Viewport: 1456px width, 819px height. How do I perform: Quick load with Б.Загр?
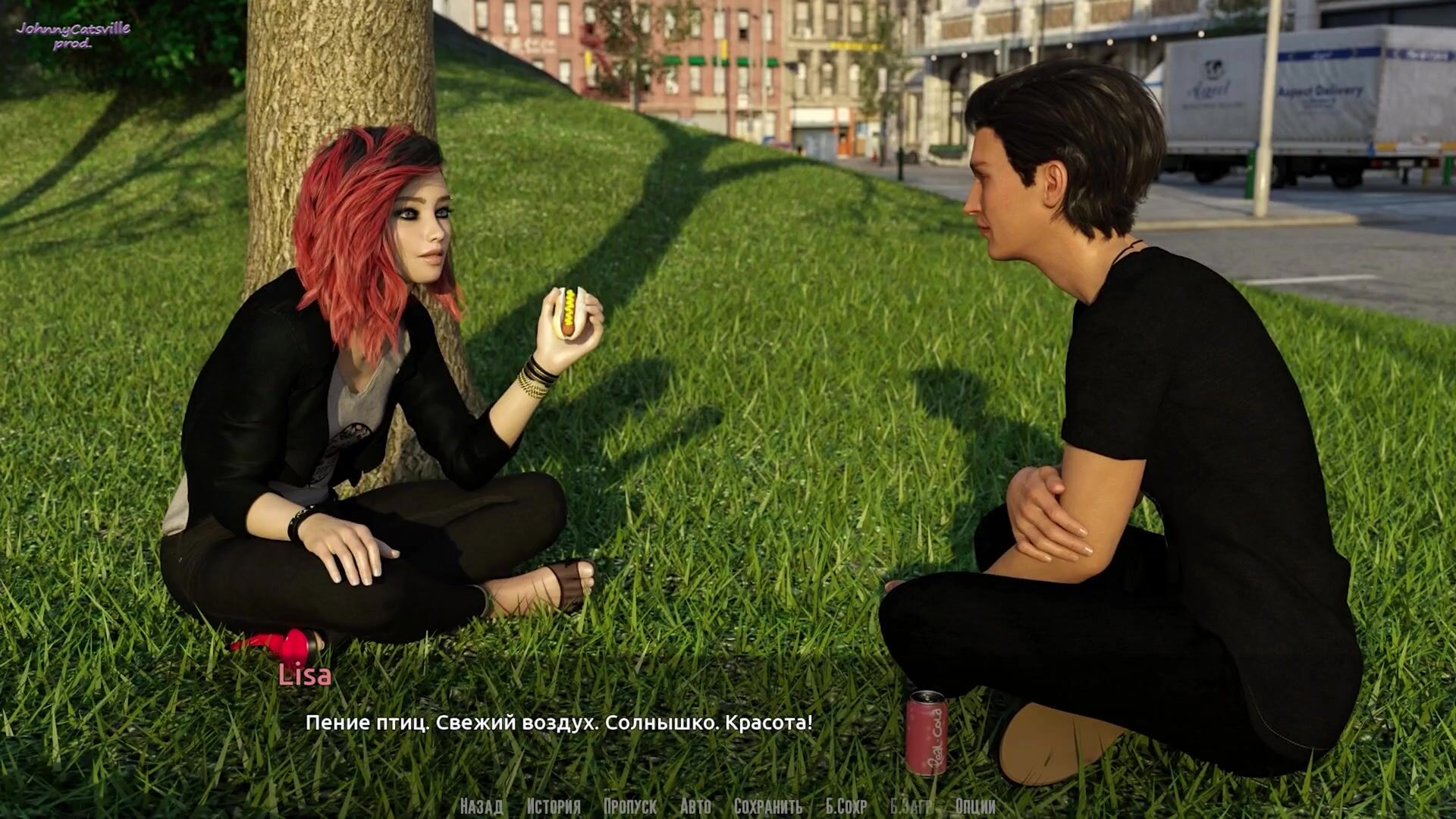pos(912,806)
